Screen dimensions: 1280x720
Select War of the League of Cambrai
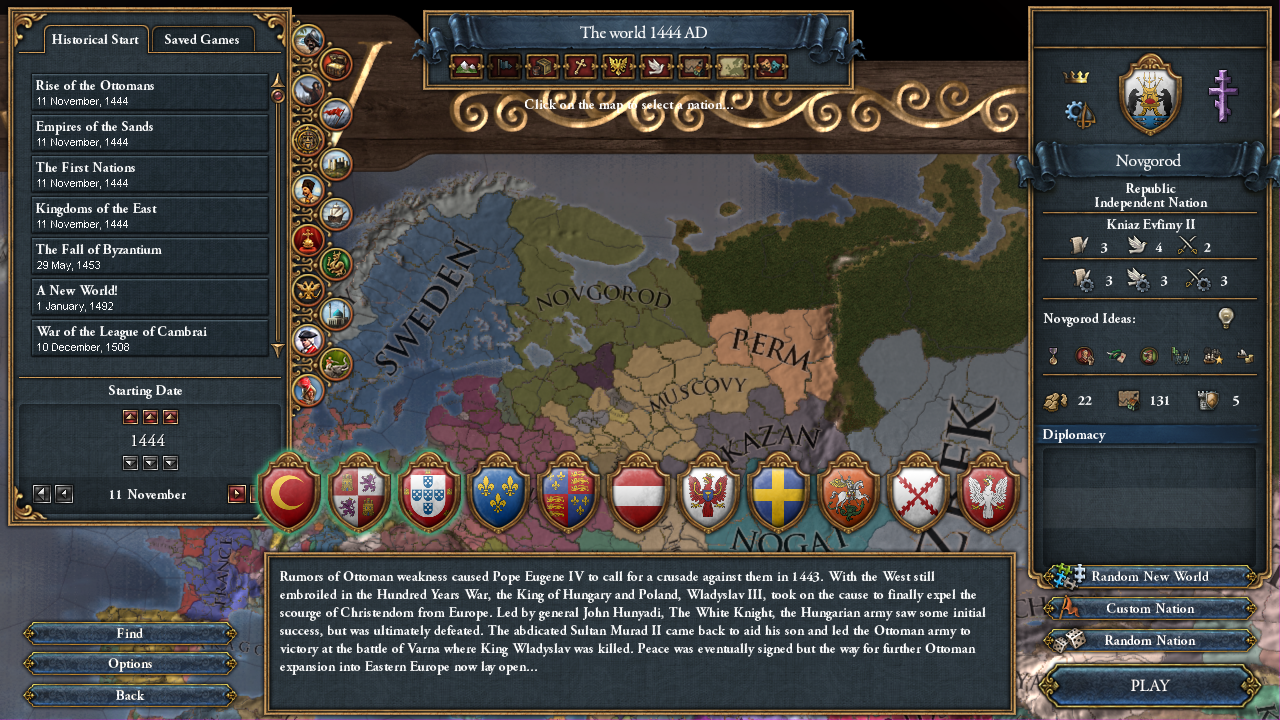[150, 338]
